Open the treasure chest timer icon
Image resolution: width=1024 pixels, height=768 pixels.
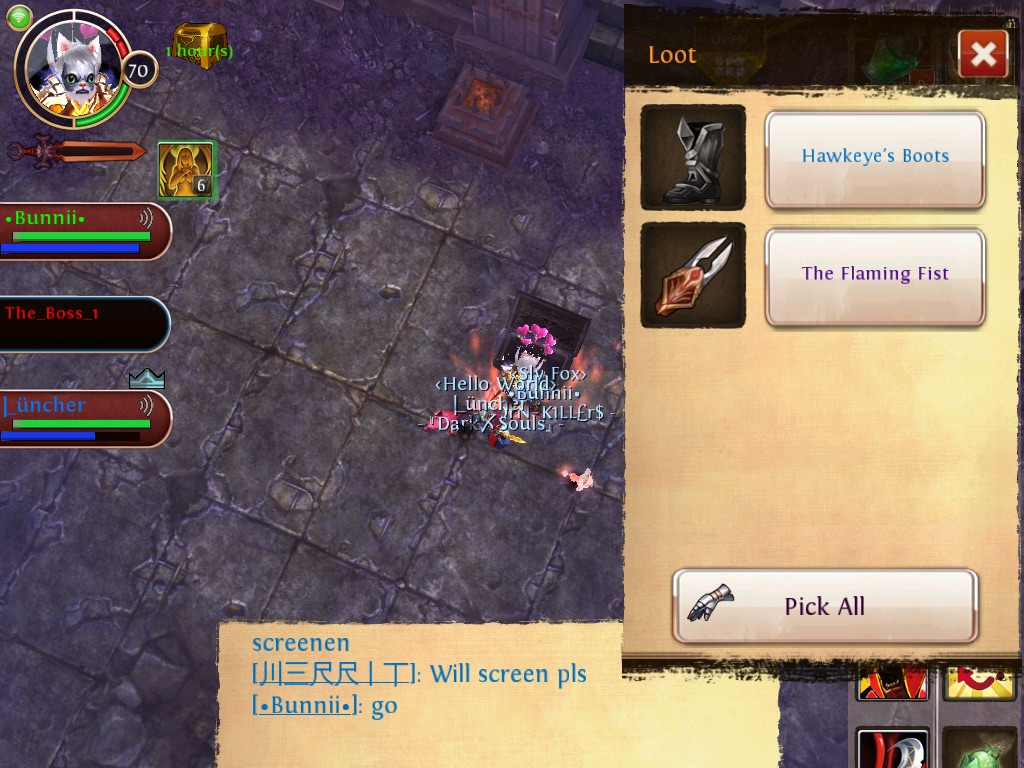tap(200, 46)
